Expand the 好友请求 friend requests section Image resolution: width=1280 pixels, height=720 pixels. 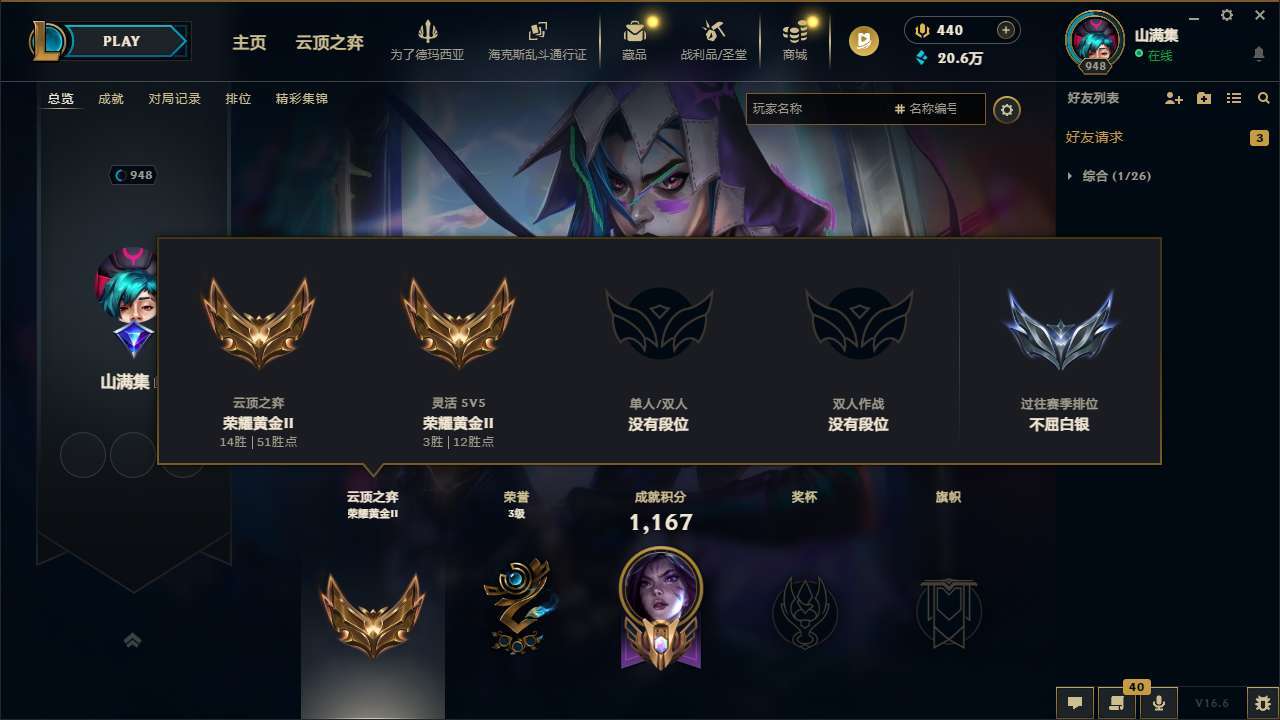[x=1097, y=137]
